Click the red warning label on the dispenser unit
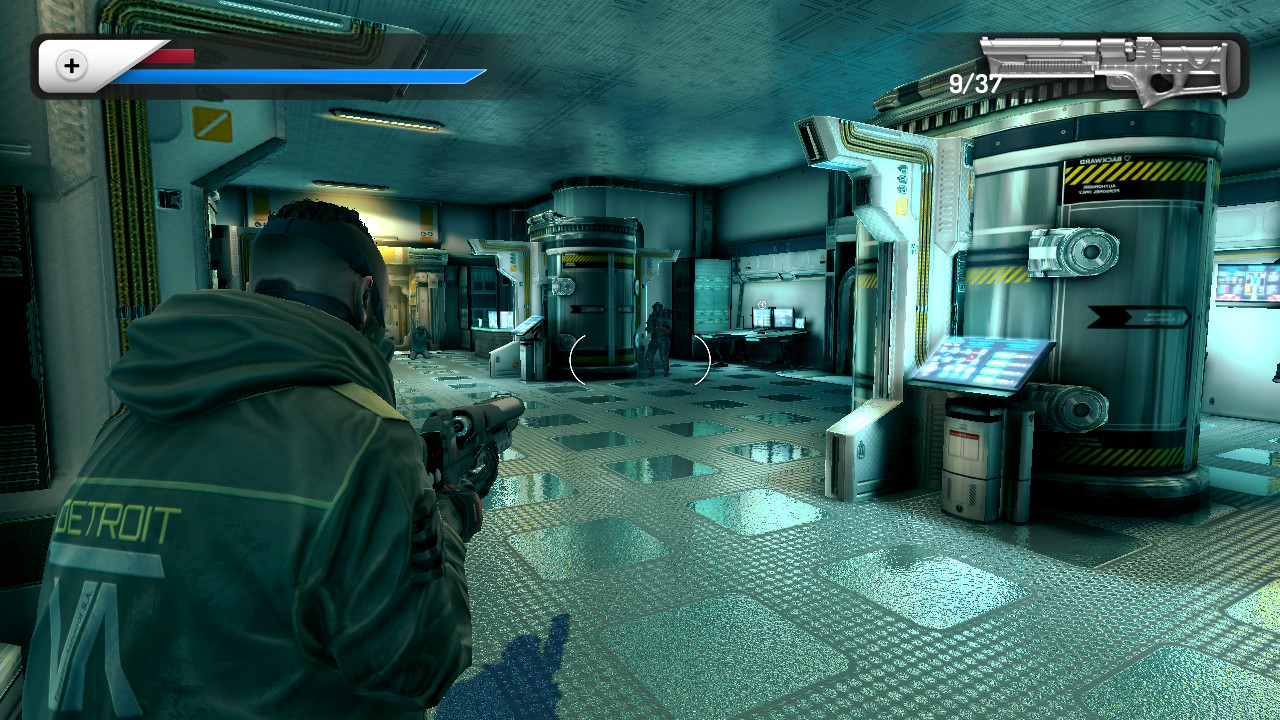 963,434
